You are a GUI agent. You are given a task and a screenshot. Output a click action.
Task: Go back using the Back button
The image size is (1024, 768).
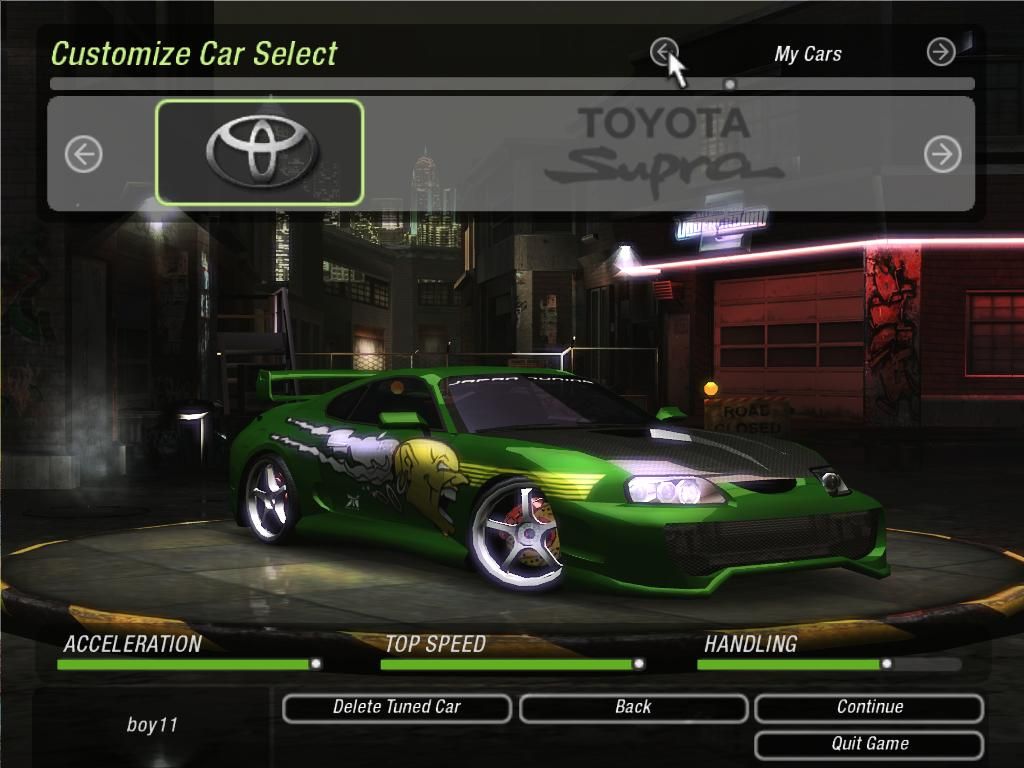(x=633, y=708)
